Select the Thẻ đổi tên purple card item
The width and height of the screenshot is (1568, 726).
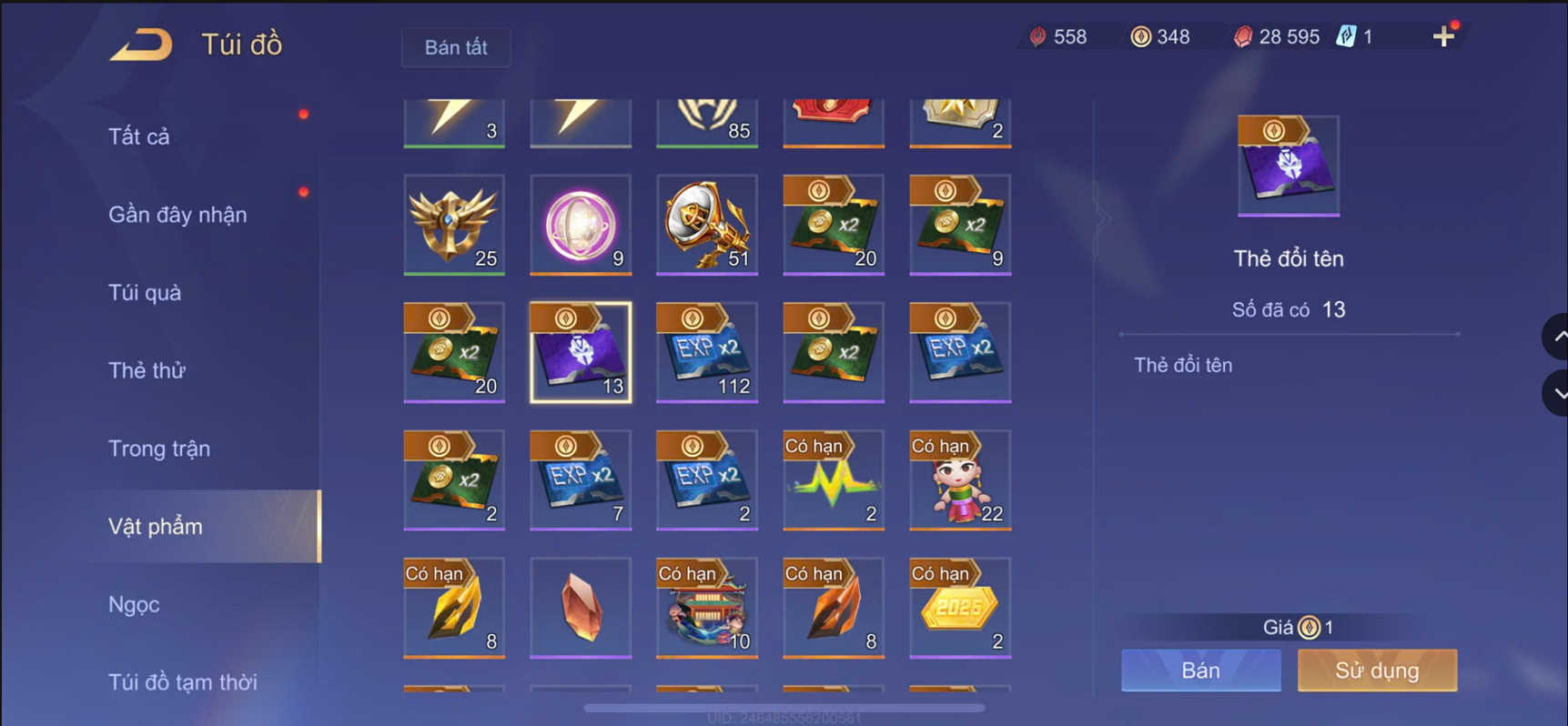click(580, 353)
